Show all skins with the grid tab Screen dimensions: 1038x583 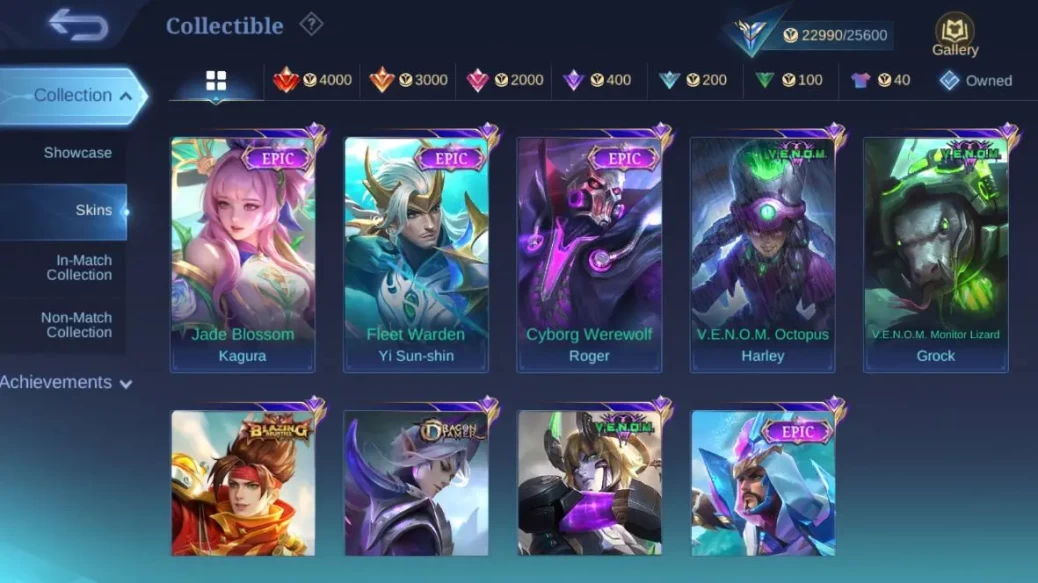[x=216, y=81]
